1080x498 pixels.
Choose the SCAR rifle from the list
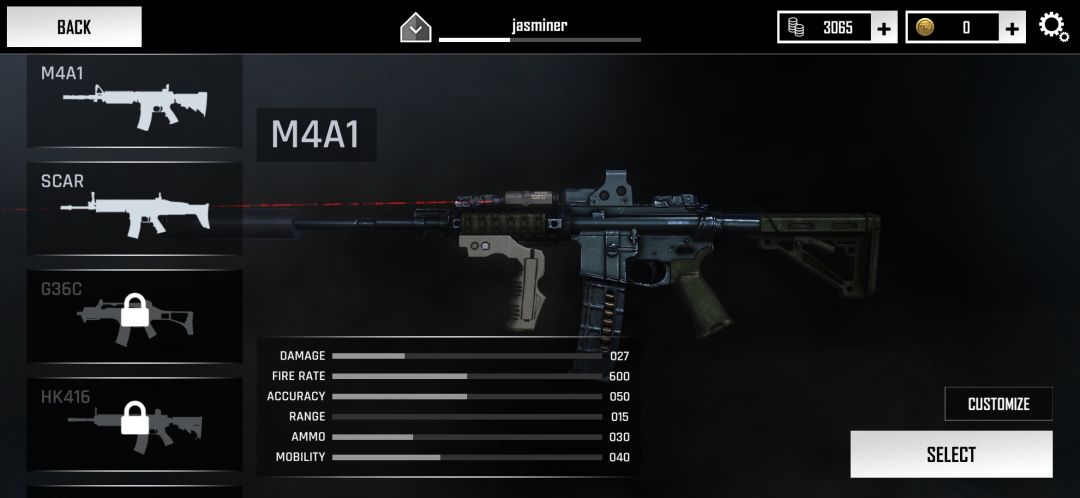134,208
